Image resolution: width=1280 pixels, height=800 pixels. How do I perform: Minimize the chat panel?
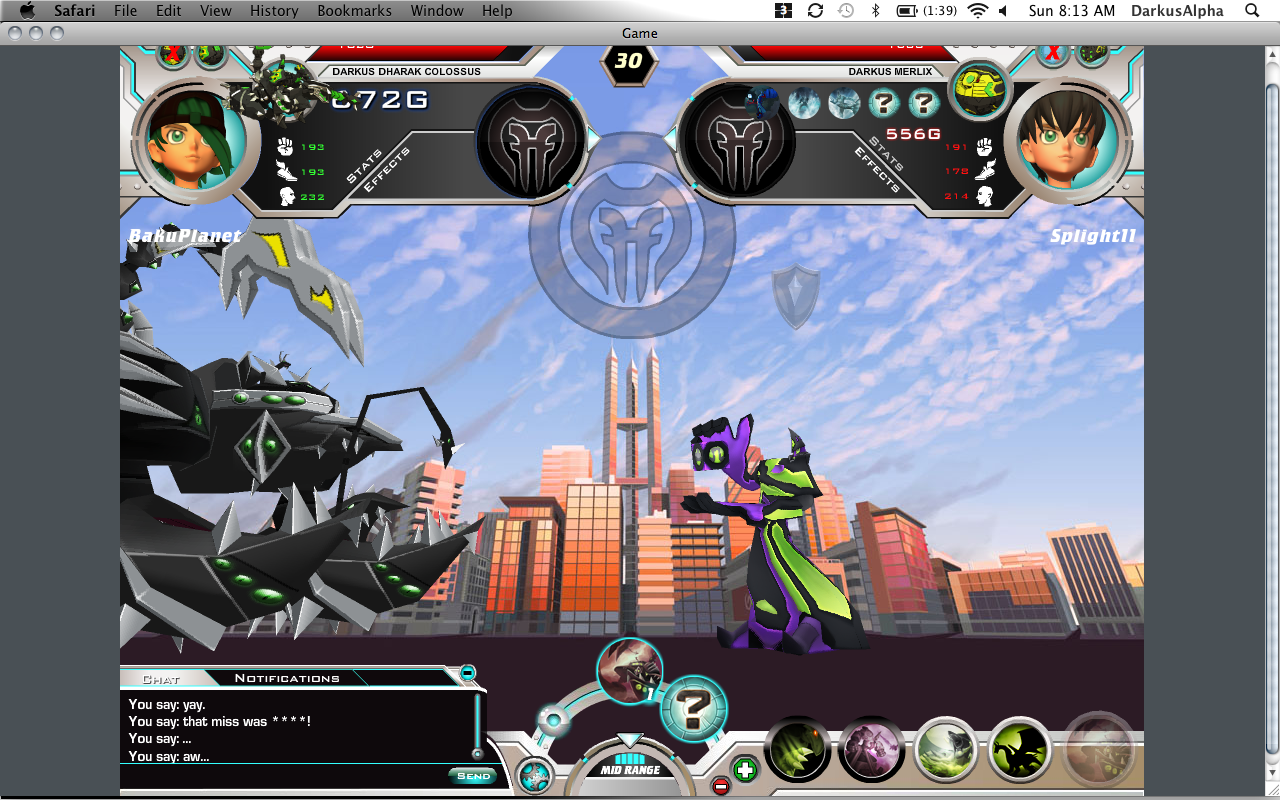pyautogui.click(x=467, y=673)
